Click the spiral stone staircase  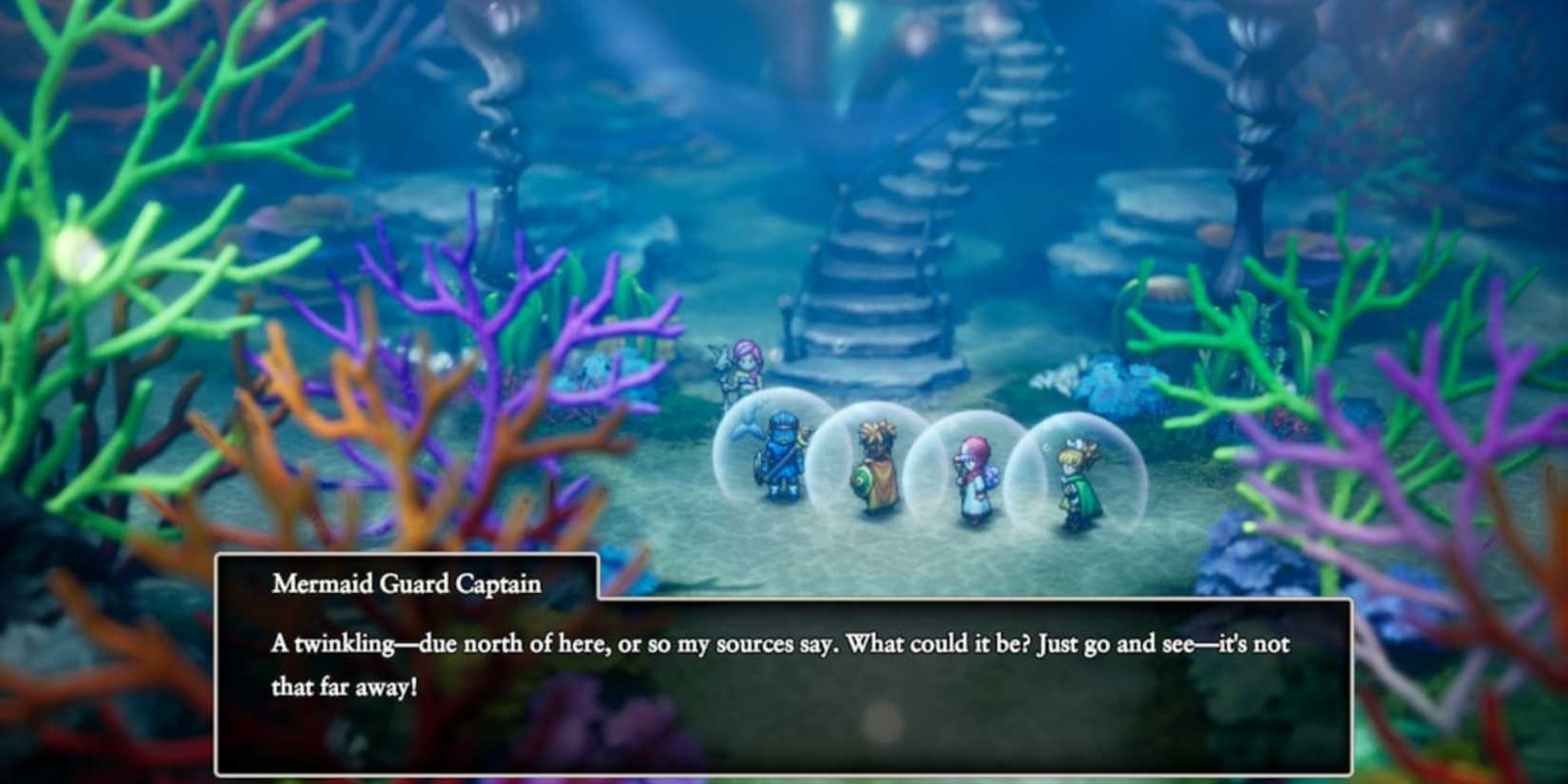click(884, 190)
